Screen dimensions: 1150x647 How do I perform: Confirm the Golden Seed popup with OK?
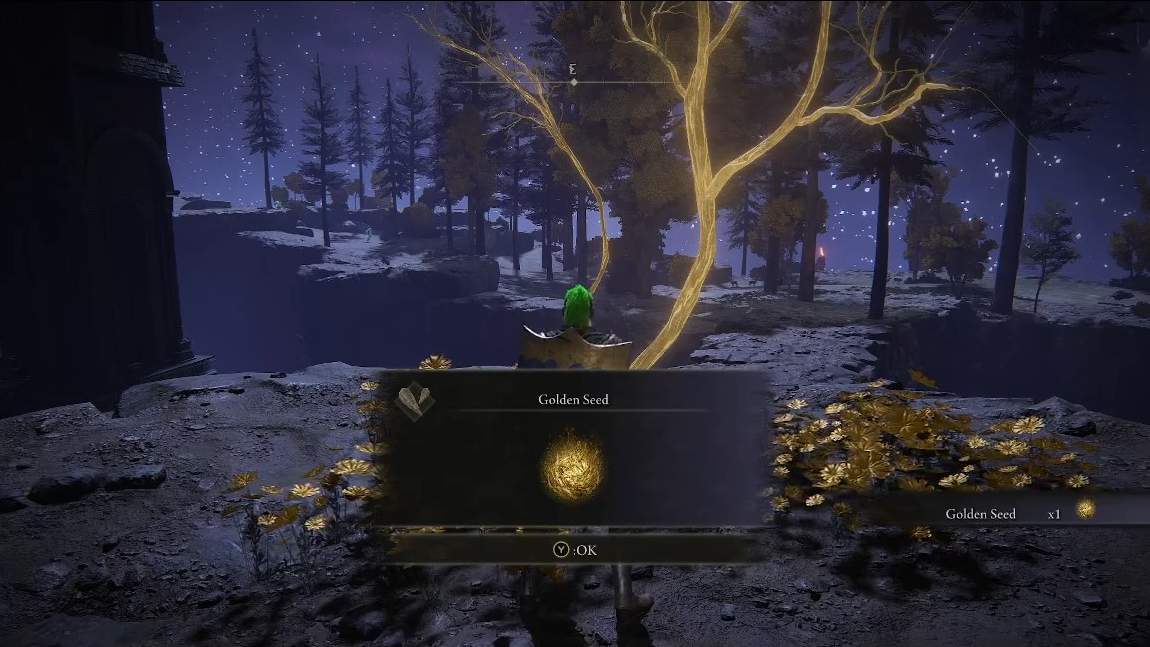click(573, 547)
